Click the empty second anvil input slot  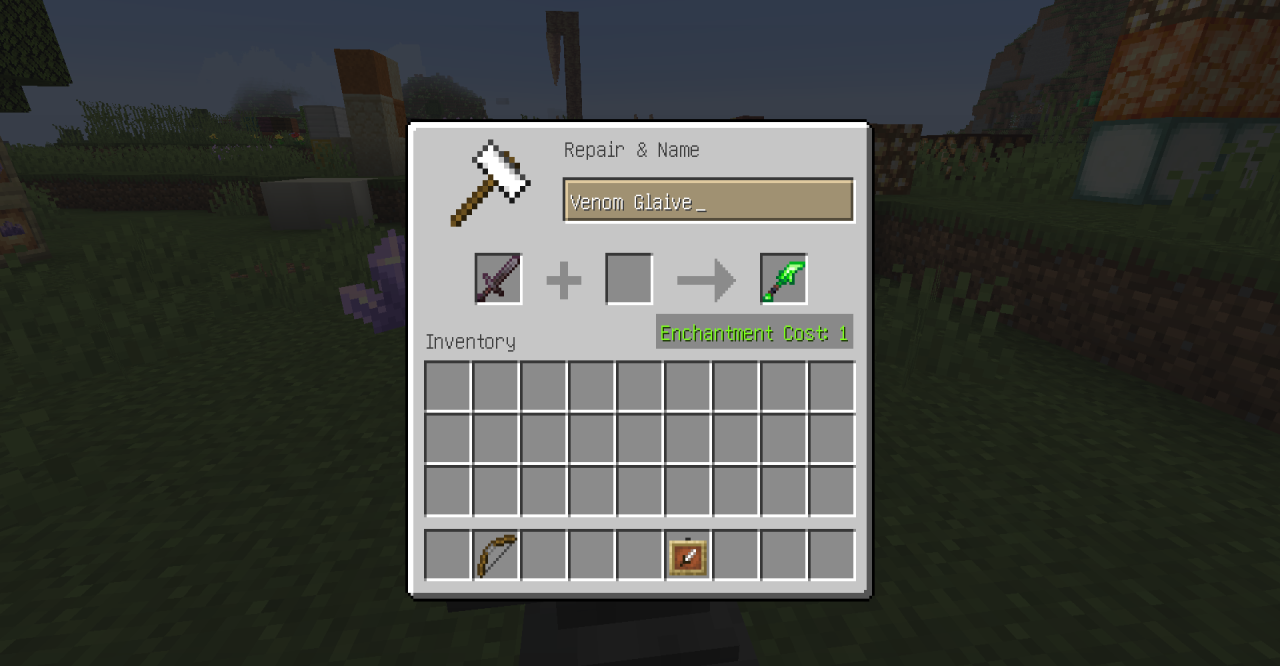tap(629, 279)
